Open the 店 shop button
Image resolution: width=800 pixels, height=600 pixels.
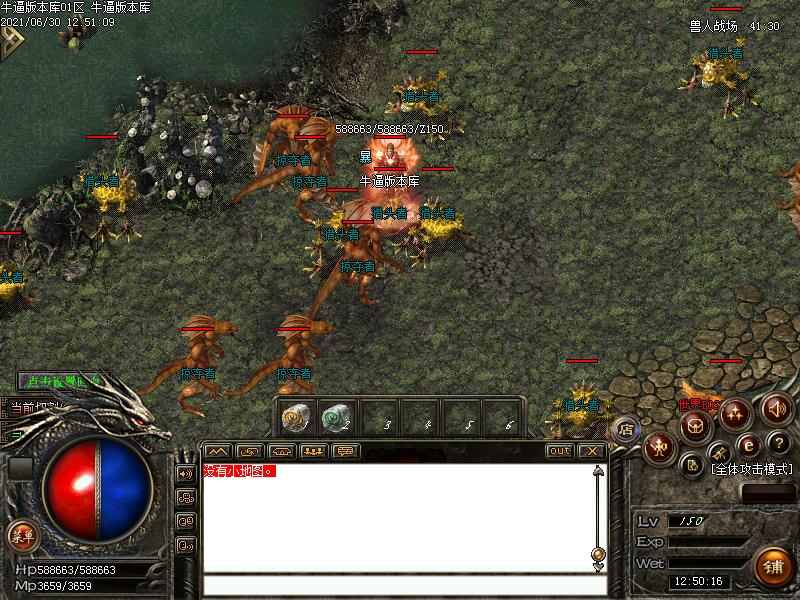pyautogui.click(x=626, y=428)
